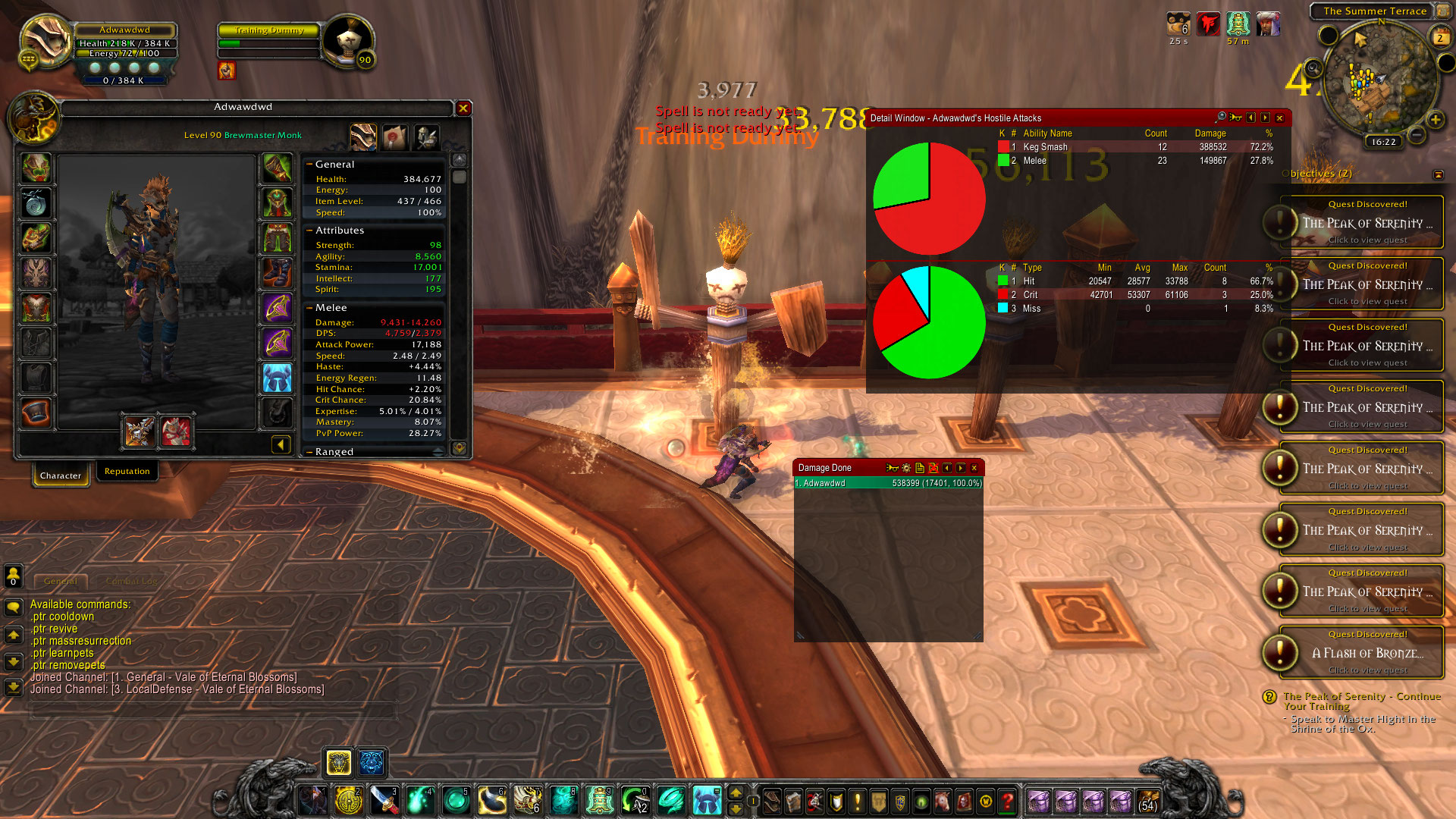Switch to the blue tiger stance
The height and width of the screenshot is (819, 1456).
click(372, 762)
